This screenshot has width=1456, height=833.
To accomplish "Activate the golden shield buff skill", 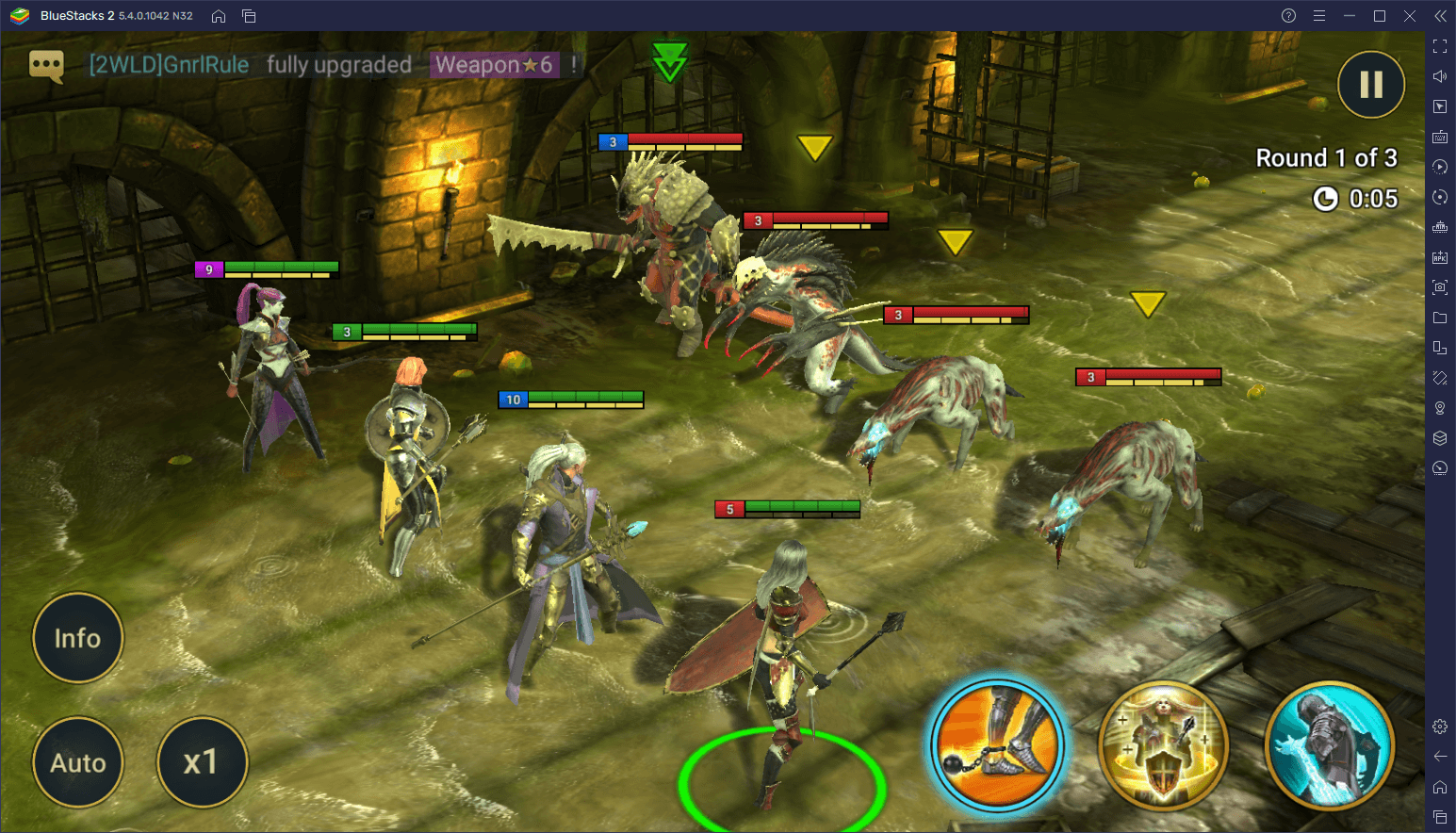I will [1164, 745].
